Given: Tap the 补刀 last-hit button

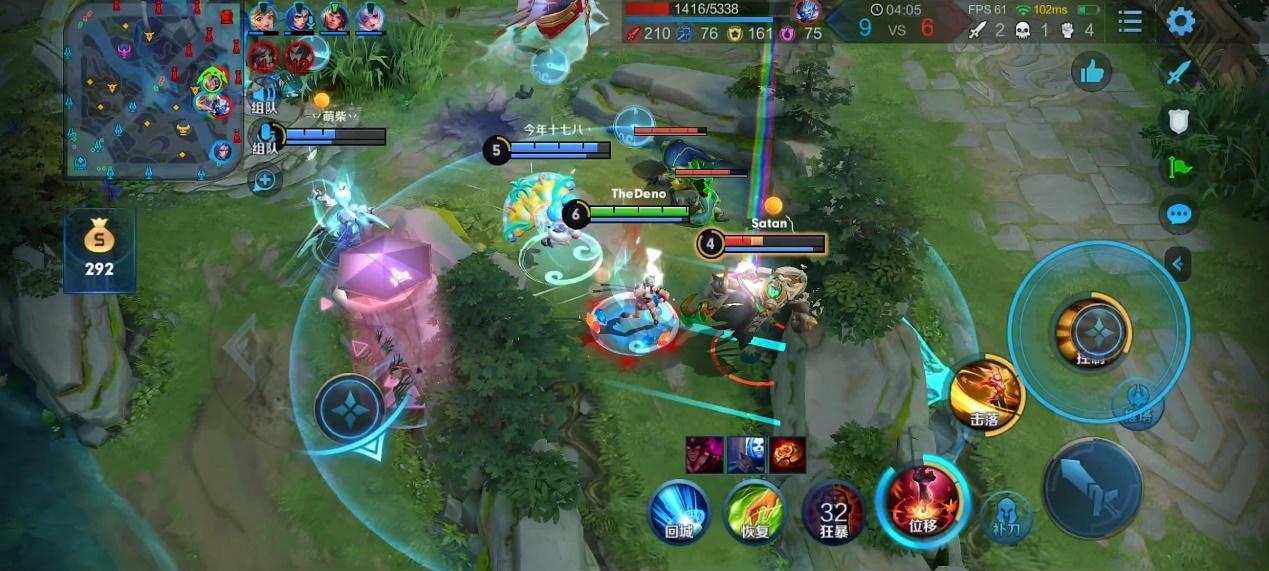Looking at the screenshot, I should [x=1006, y=513].
